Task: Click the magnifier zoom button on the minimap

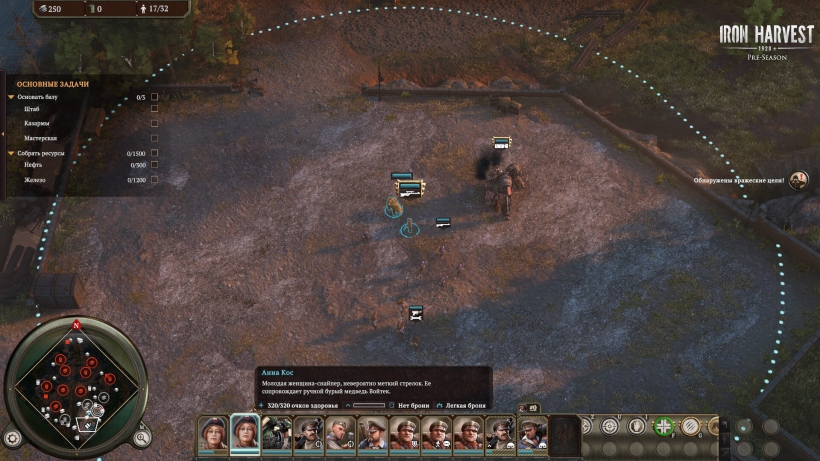Action: tap(142, 437)
